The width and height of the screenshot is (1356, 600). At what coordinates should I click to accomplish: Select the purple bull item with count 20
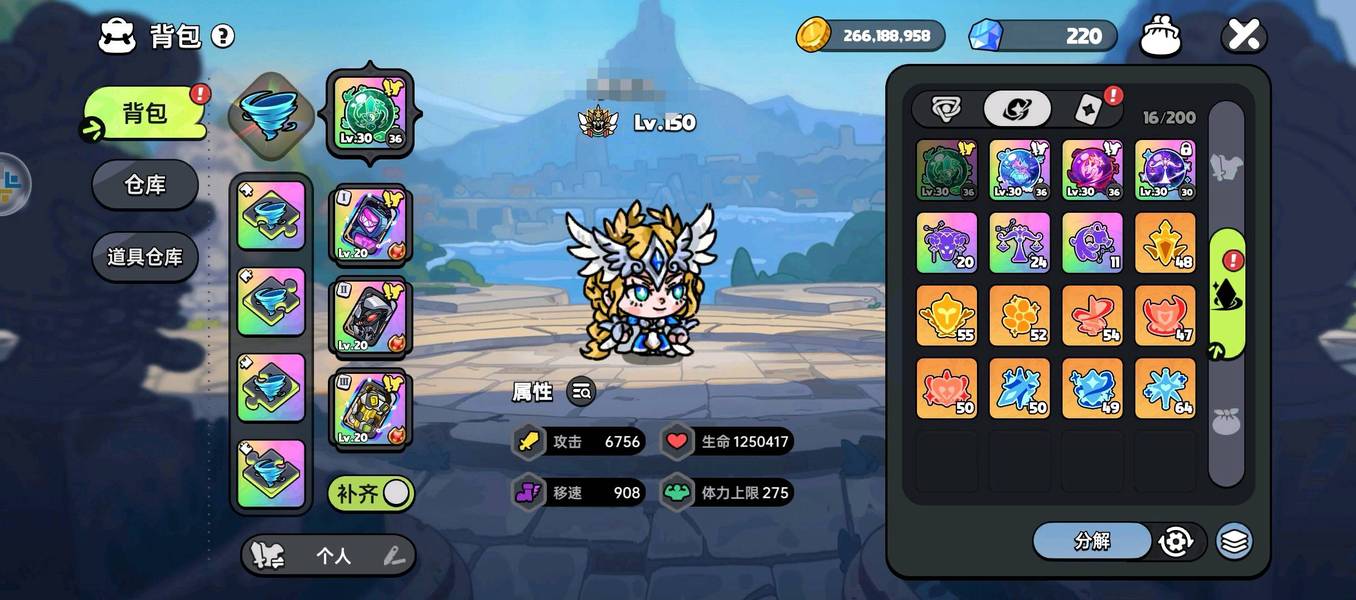pos(947,243)
